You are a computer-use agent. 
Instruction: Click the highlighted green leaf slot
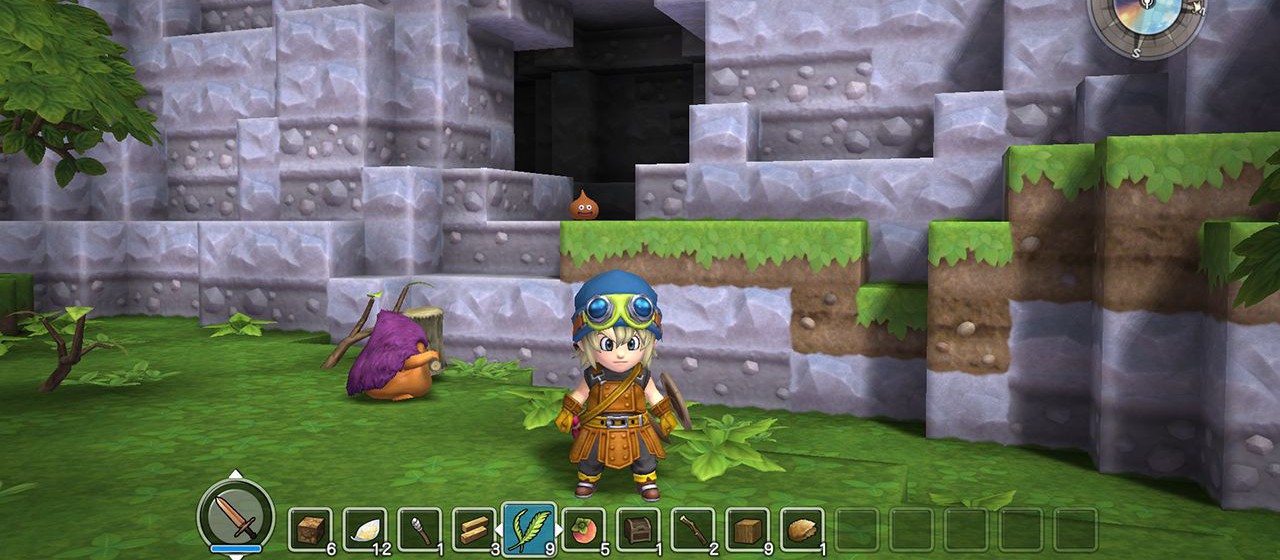[528, 528]
